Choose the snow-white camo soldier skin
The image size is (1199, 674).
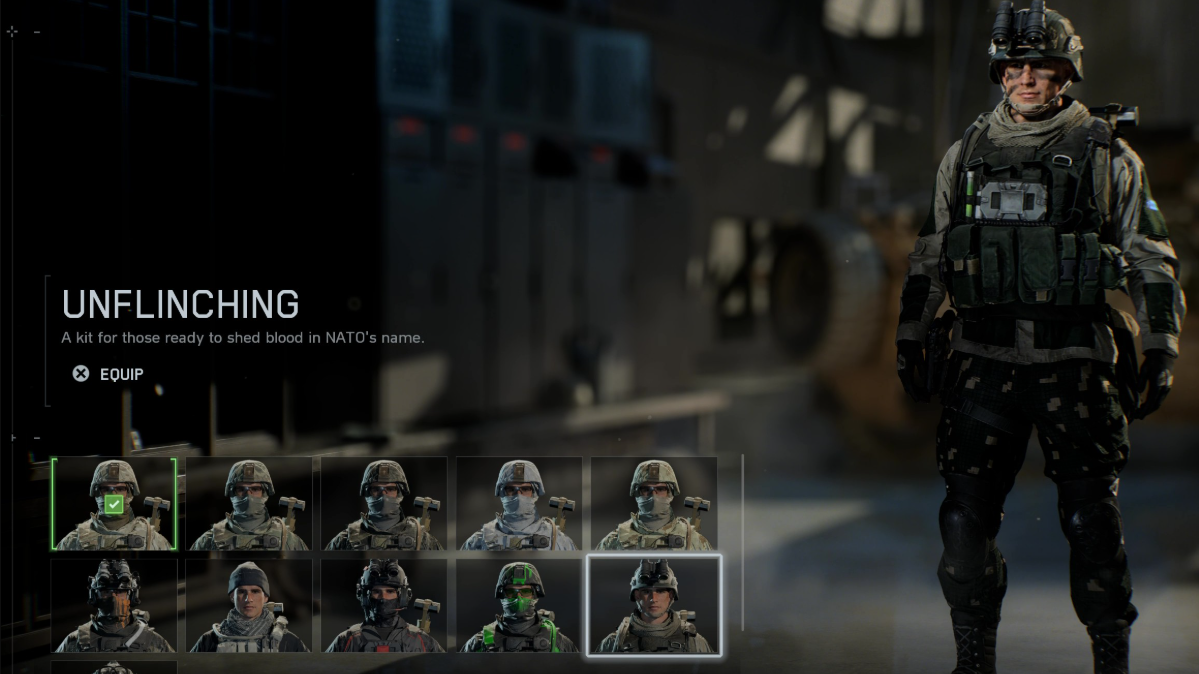click(x=519, y=504)
